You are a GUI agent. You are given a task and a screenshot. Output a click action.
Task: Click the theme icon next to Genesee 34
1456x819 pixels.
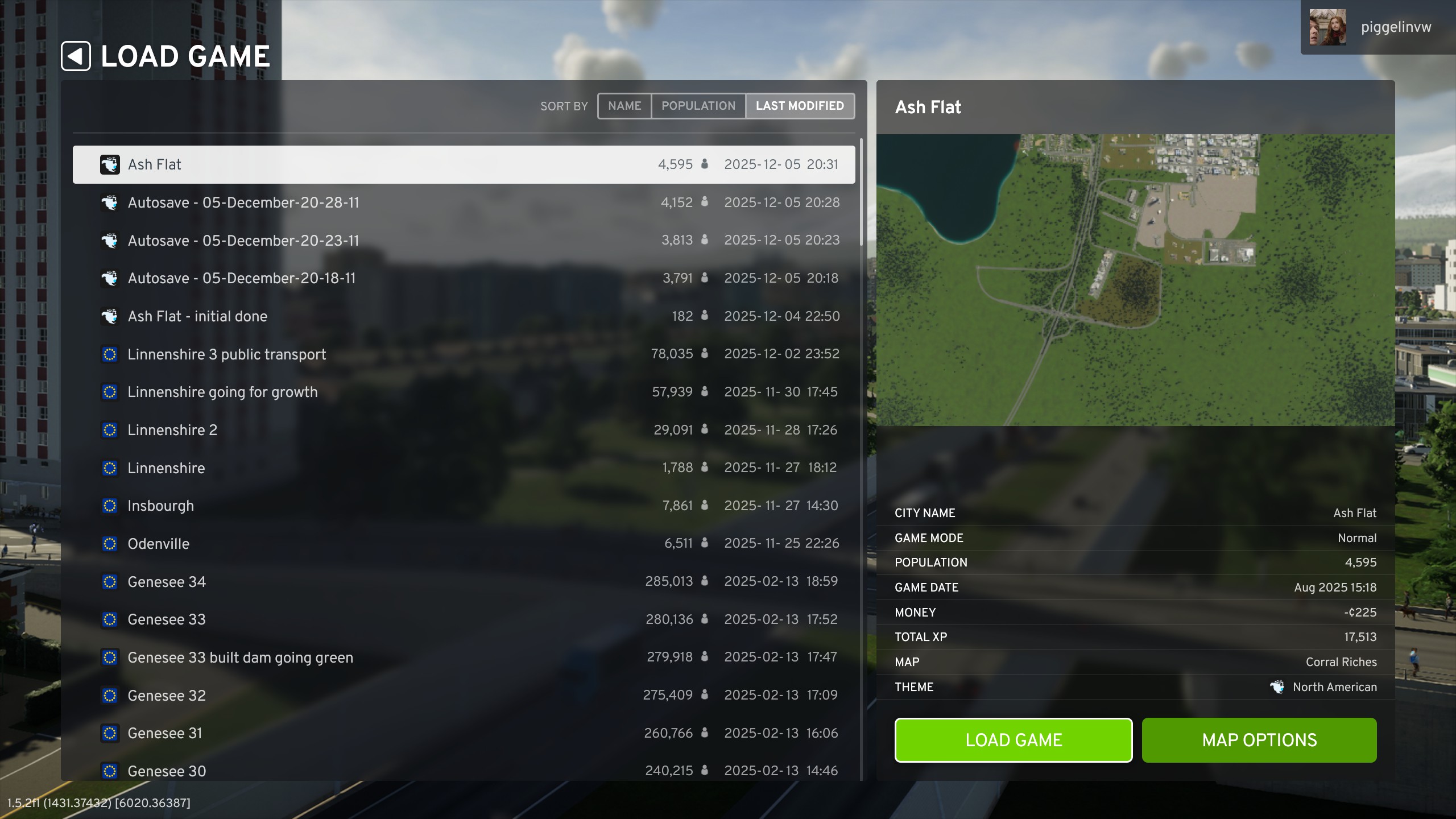[109, 581]
